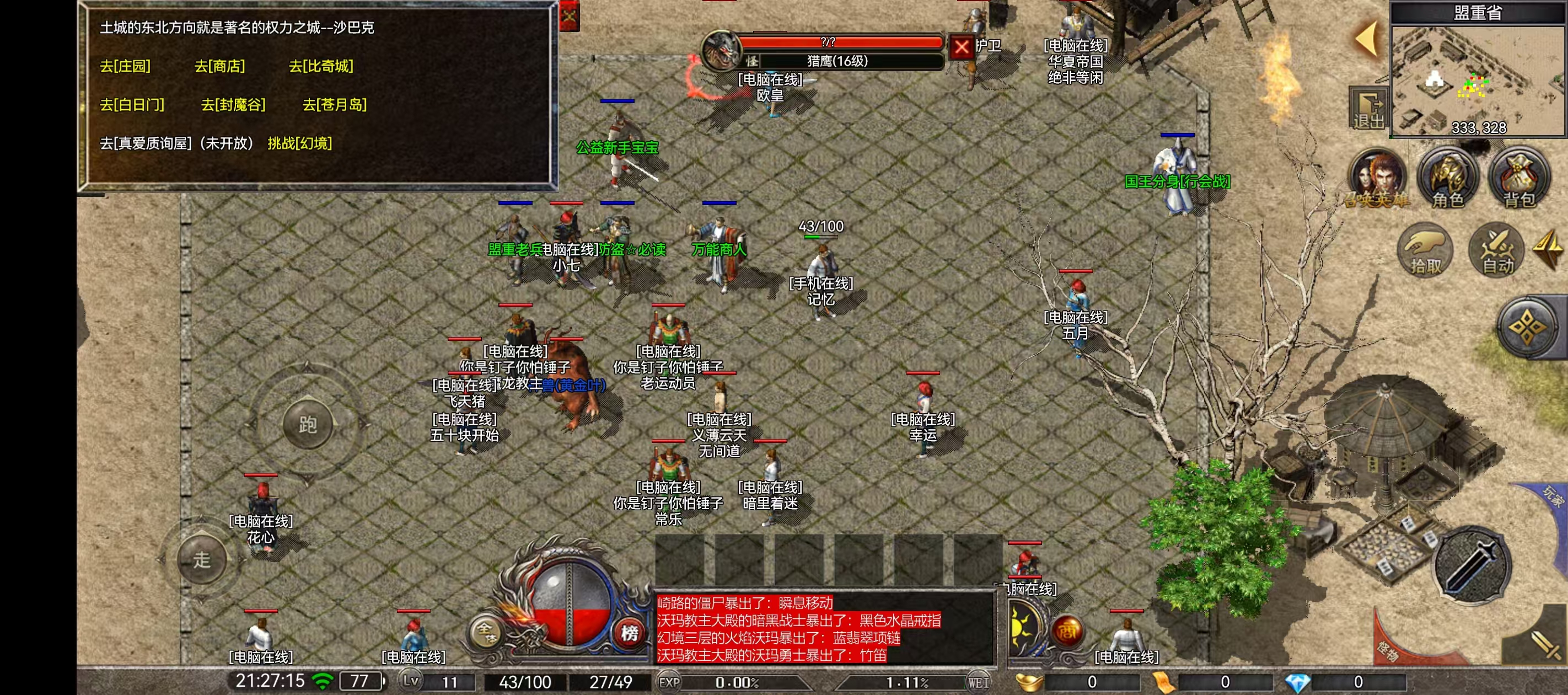Choose the 去[庄园] teleport option
Image resolution: width=1568 pixels, height=695 pixels.
pos(125,66)
